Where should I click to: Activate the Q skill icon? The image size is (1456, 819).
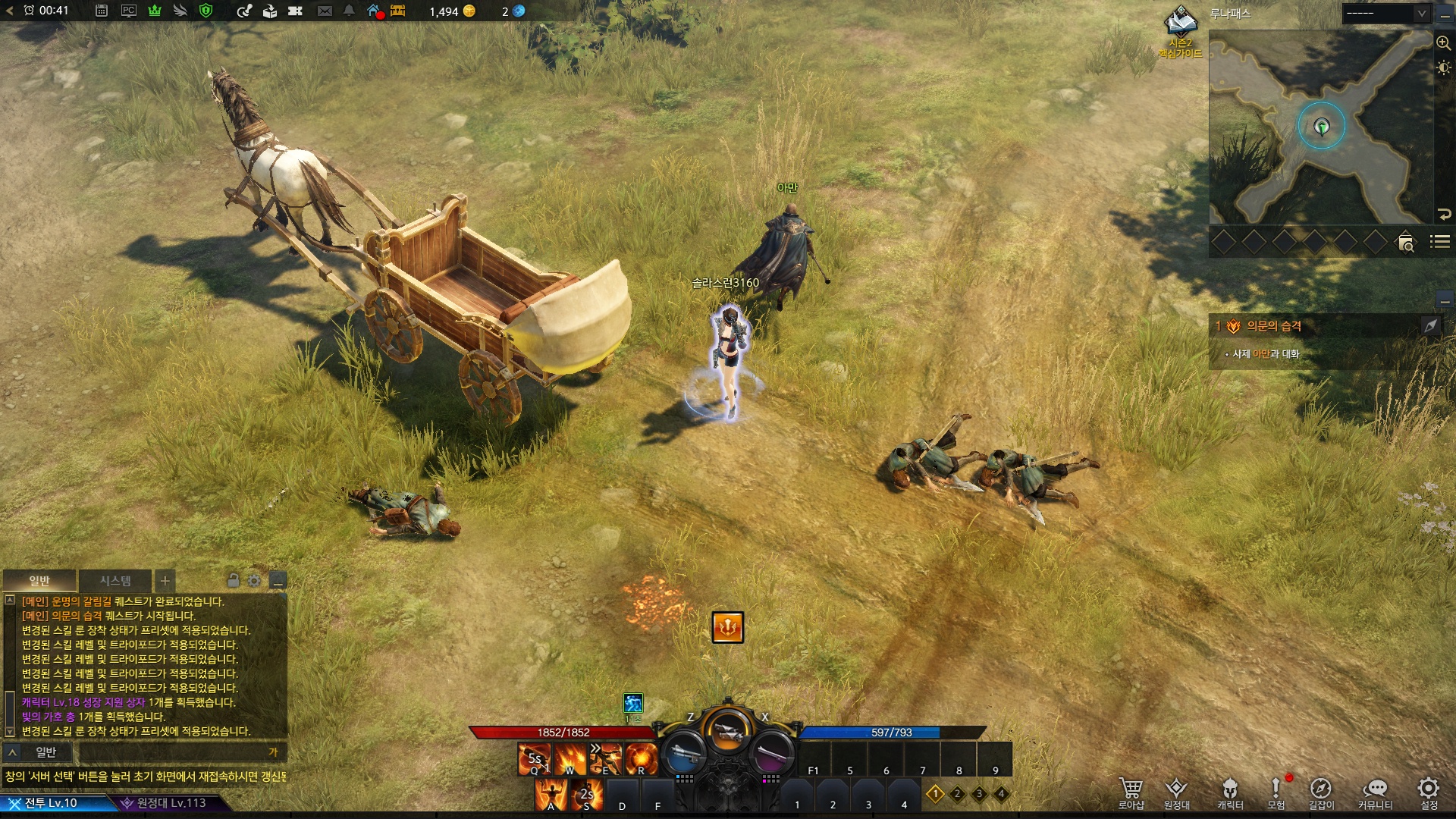(534, 759)
